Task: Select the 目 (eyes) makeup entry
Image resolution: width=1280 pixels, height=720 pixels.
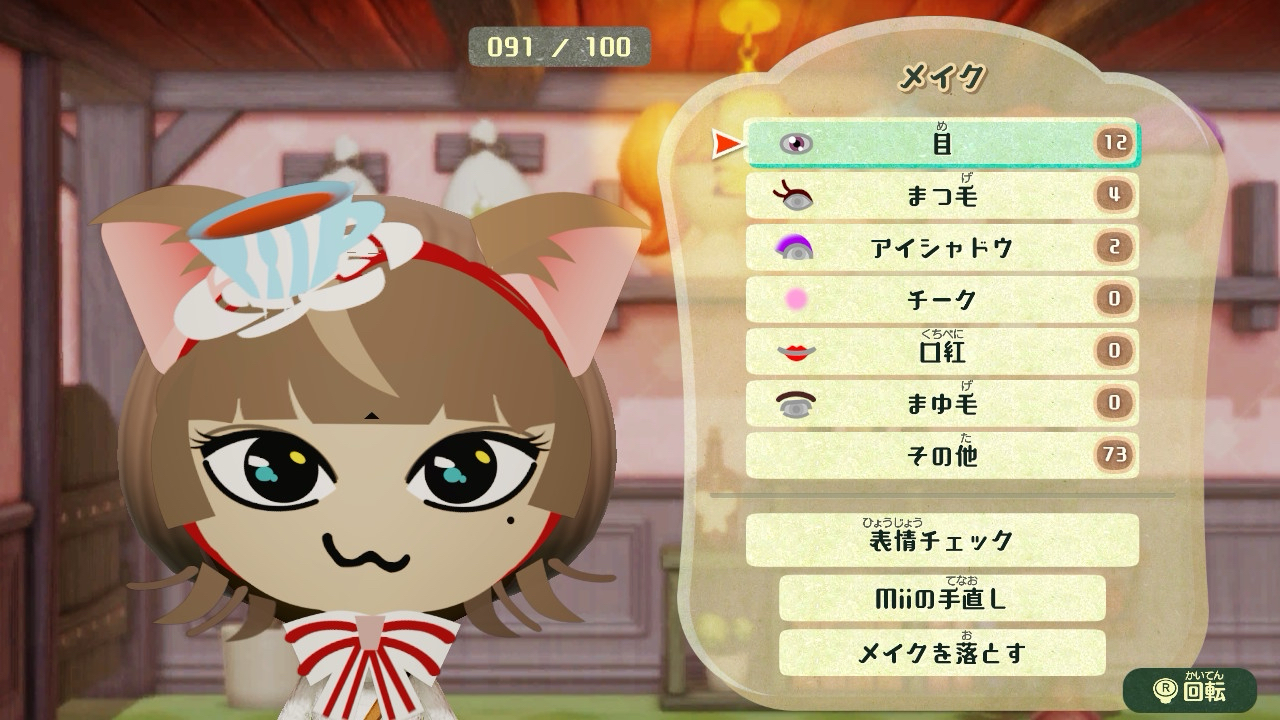Action: [941, 144]
